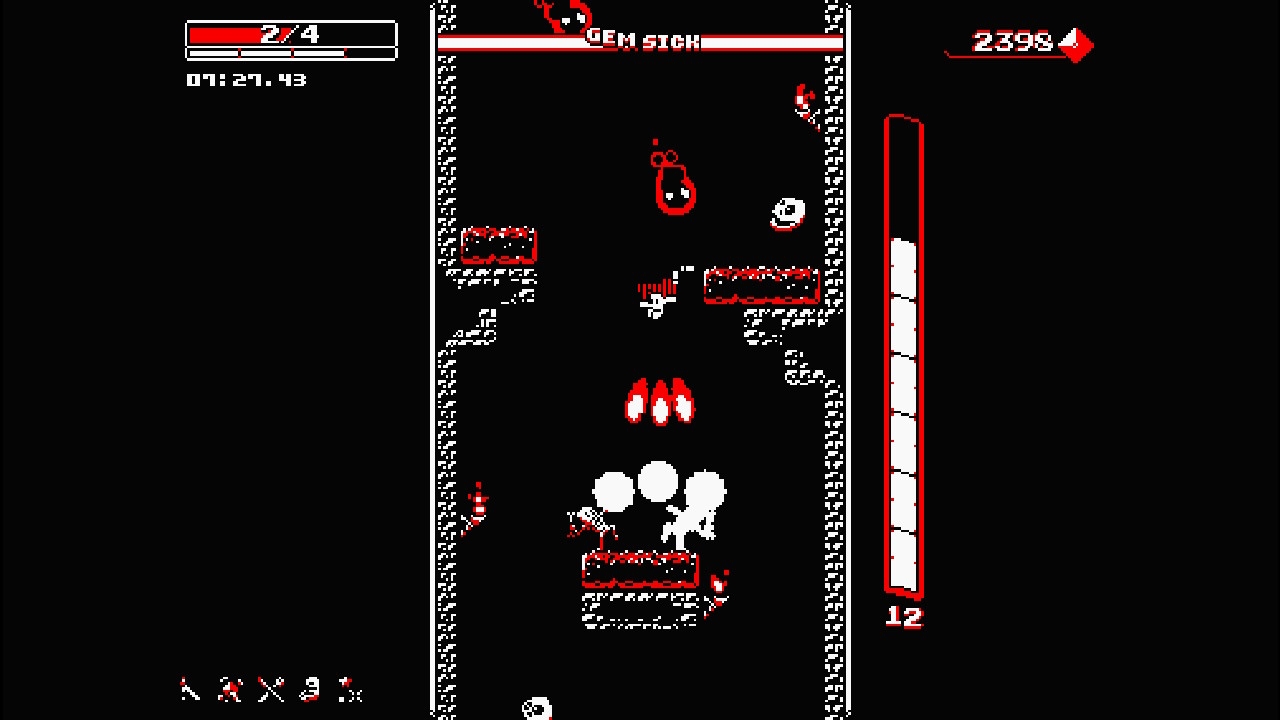
Task: Click the eyeball enemy near the right wall
Action: point(787,210)
